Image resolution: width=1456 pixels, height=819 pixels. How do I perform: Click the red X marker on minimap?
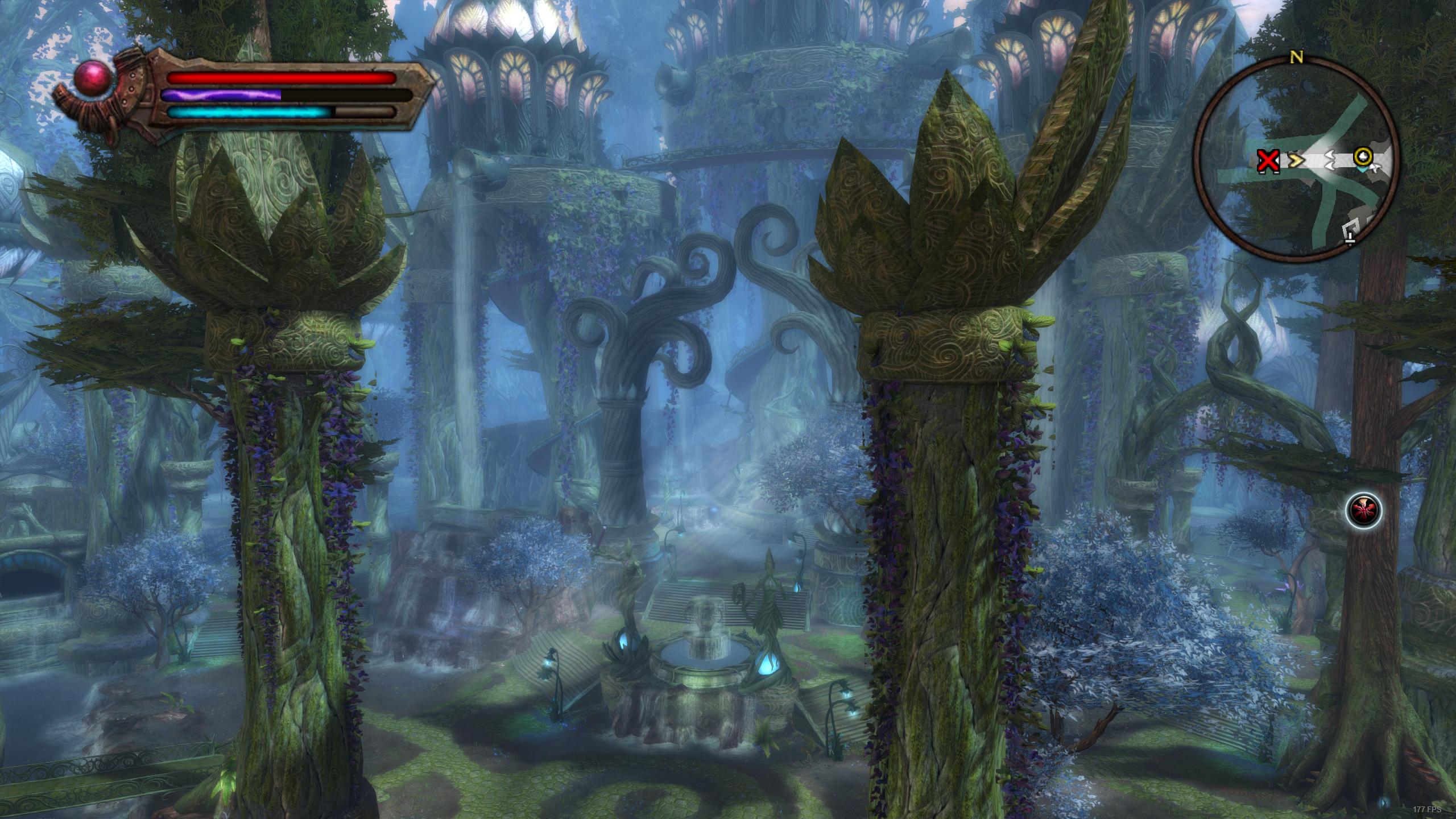(1268, 162)
